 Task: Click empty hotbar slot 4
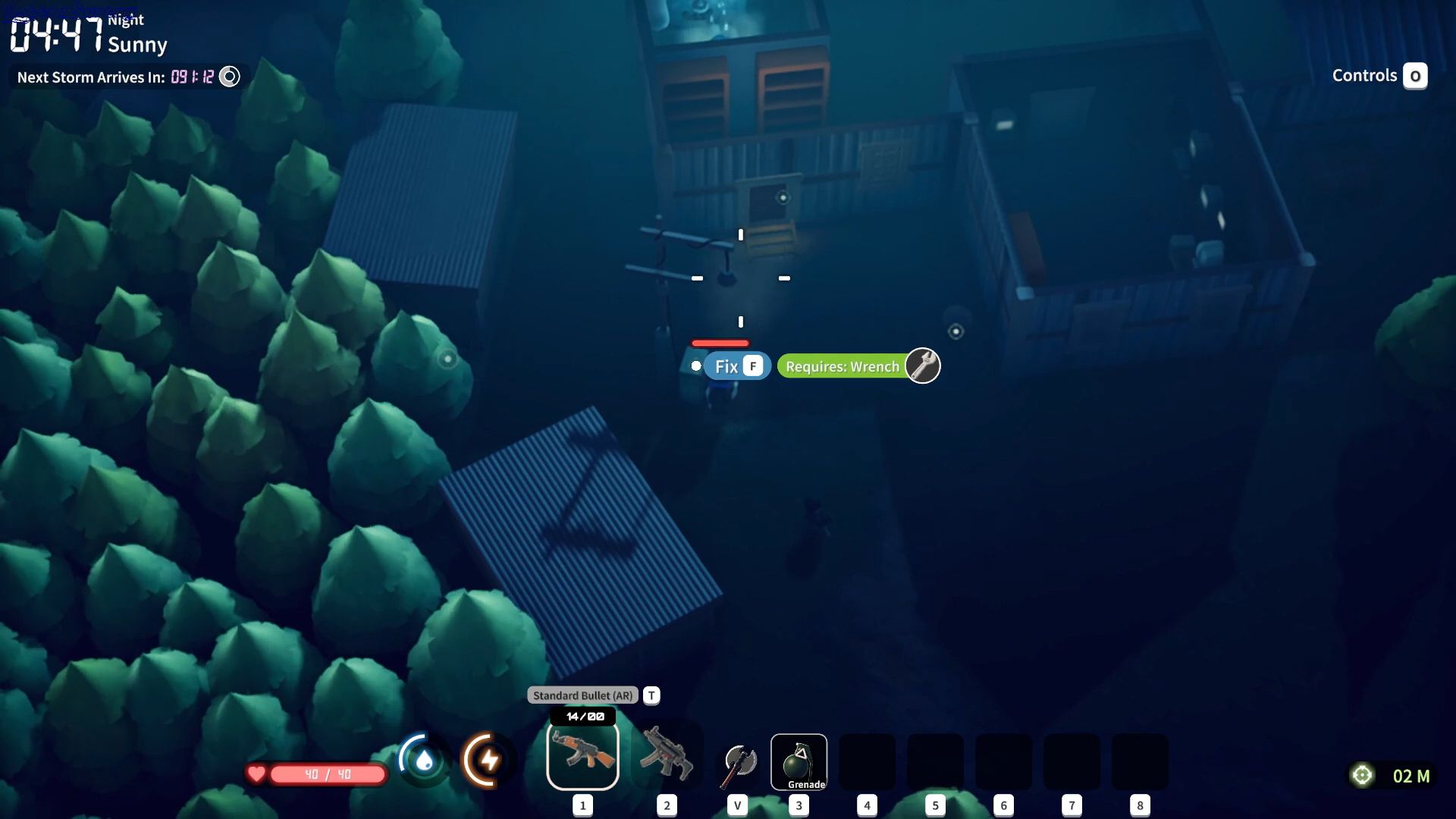click(867, 762)
